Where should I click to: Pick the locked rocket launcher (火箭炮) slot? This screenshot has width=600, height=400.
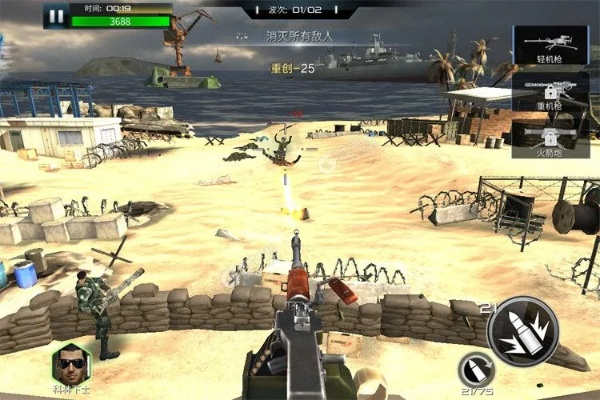[550, 136]
